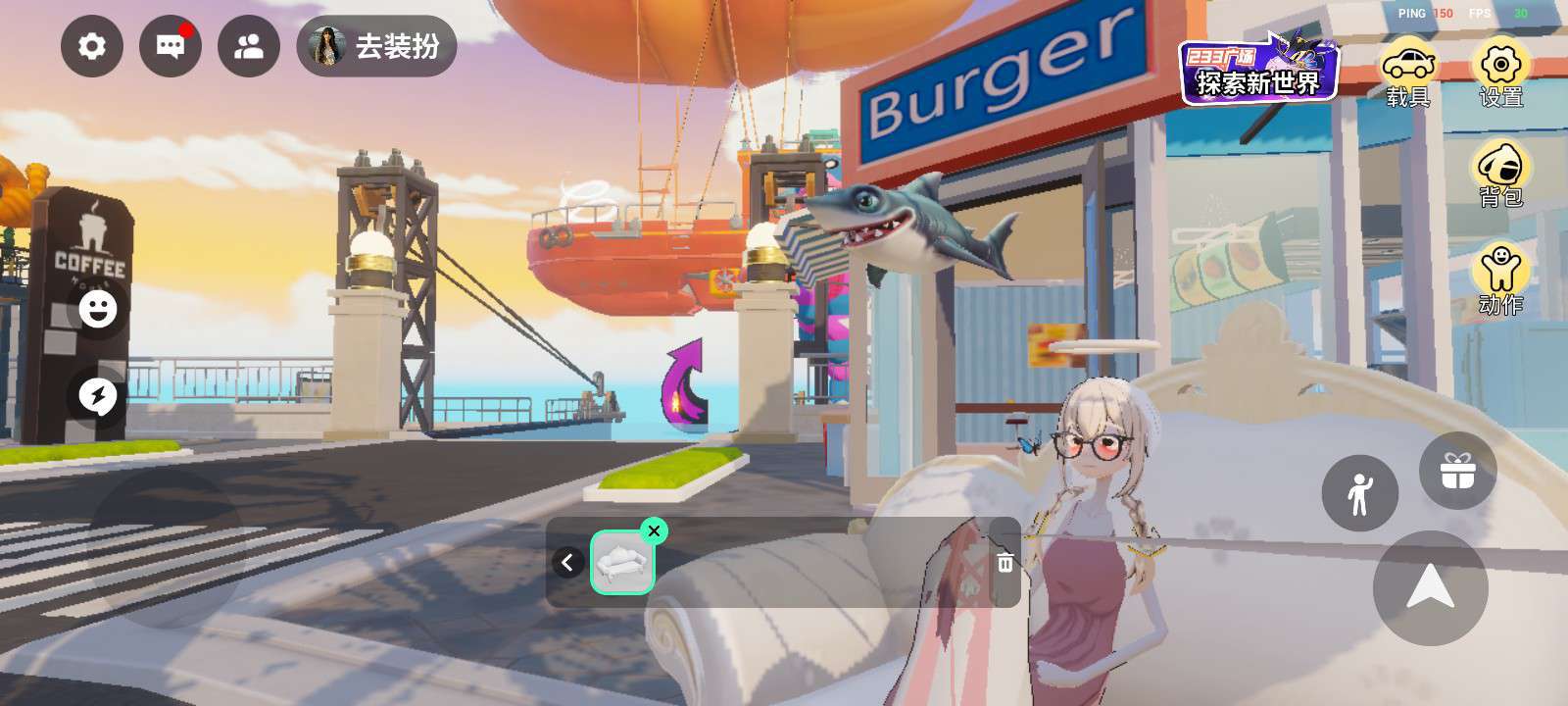Open the chat messages button
The height and width of the screenshot is (706, 1568).
(x=171, y=46)
